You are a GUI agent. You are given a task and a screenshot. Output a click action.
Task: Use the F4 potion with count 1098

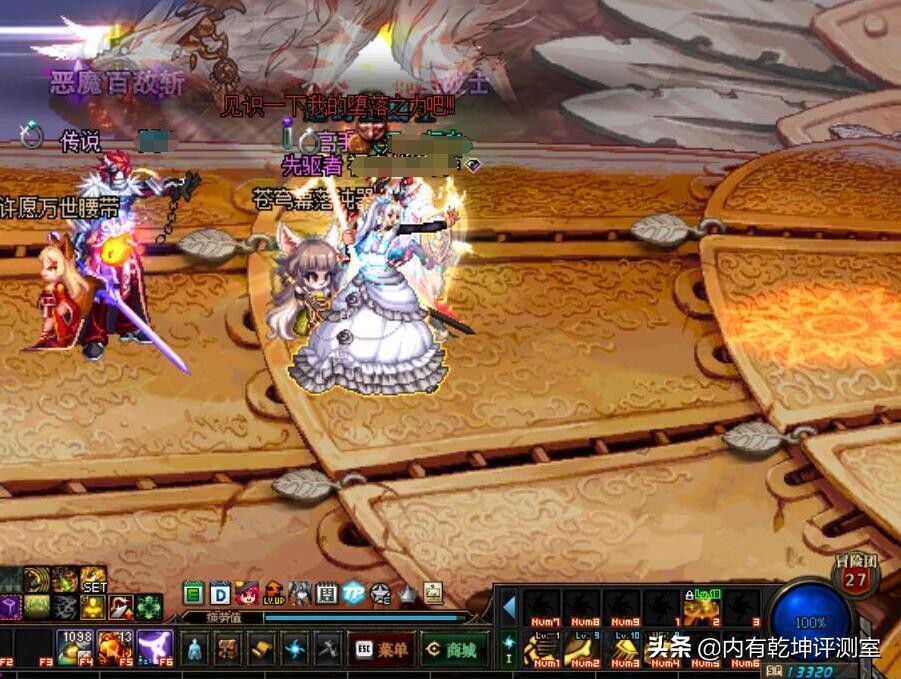(x=75, y=647)
